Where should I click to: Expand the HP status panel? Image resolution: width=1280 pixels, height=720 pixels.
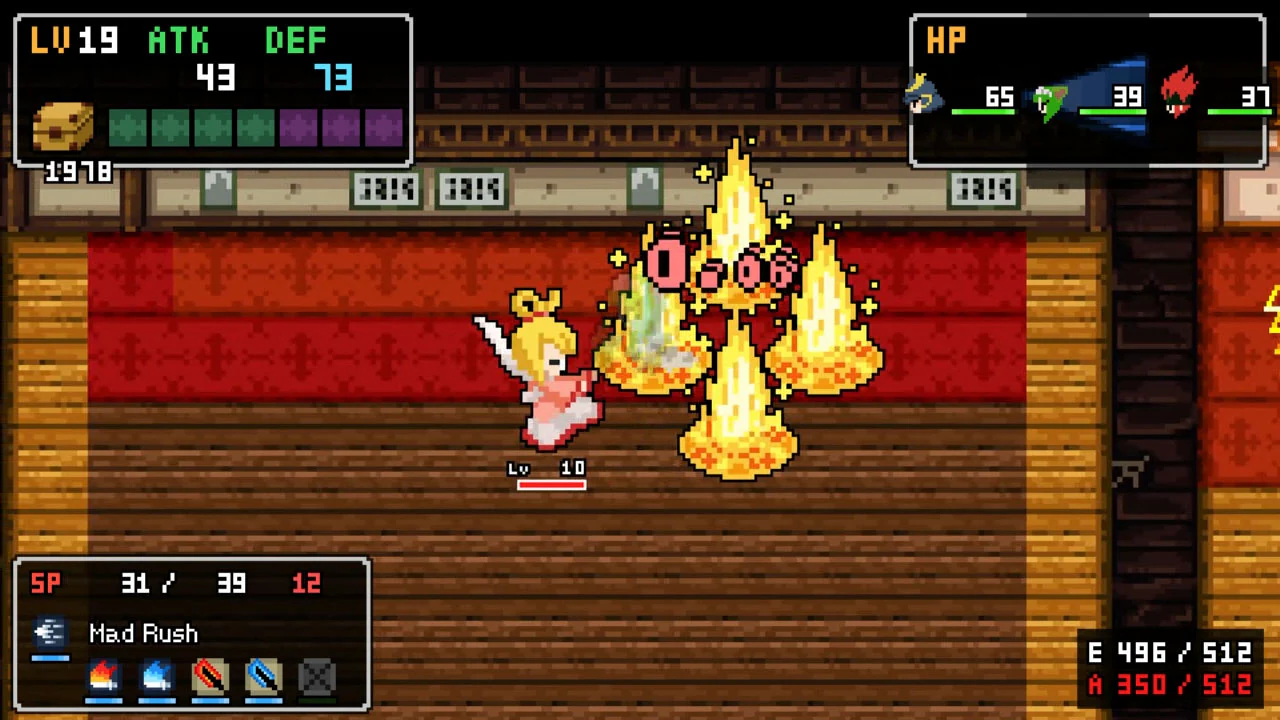pyautogui.click(x=1087, y=90)
